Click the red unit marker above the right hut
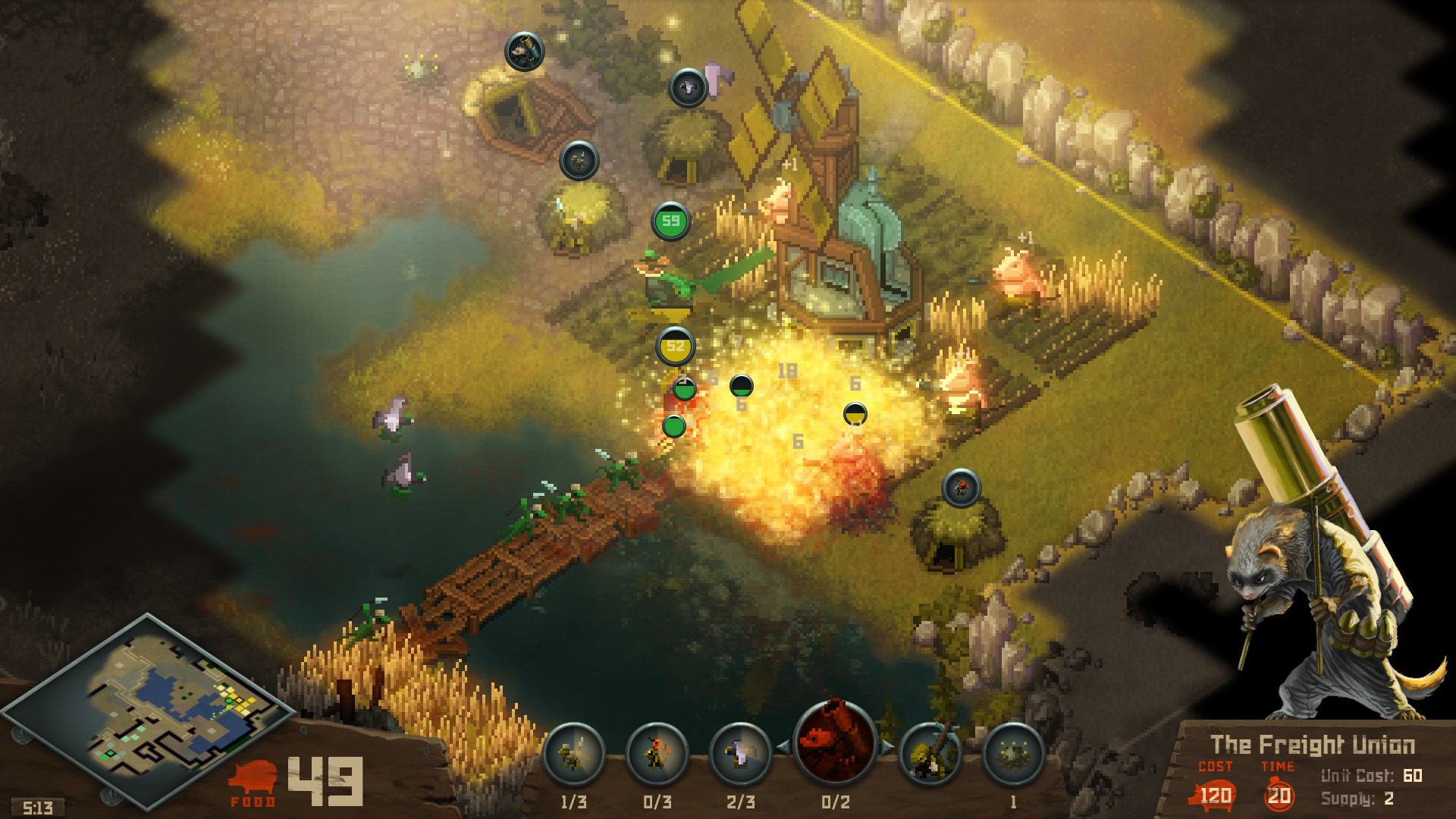The height and width of the screenshot is (819, 1456). coord(960,488)
